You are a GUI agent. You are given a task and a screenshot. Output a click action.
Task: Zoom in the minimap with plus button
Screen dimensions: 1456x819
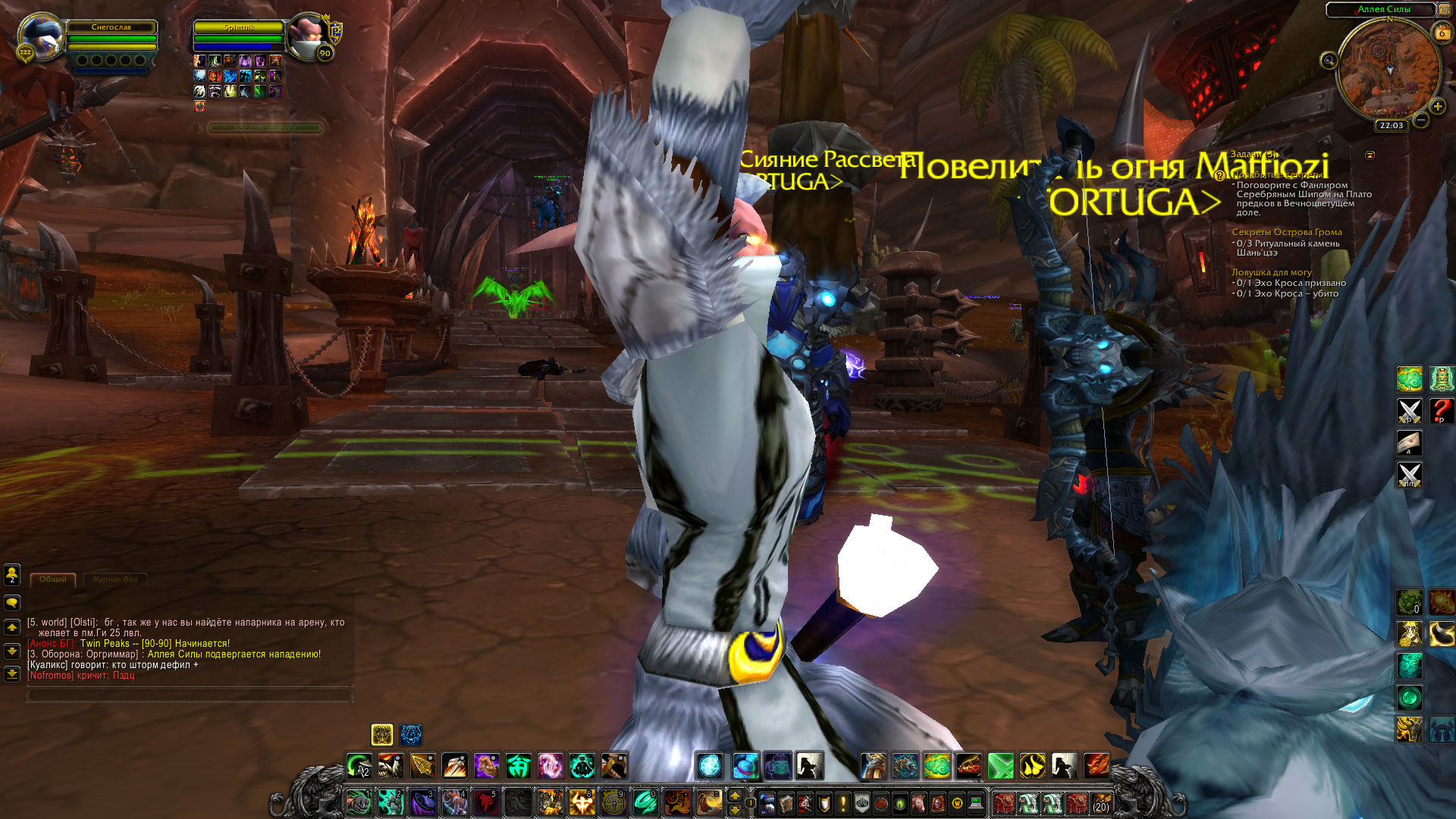pyautogui.click(x=1437, y=106)
